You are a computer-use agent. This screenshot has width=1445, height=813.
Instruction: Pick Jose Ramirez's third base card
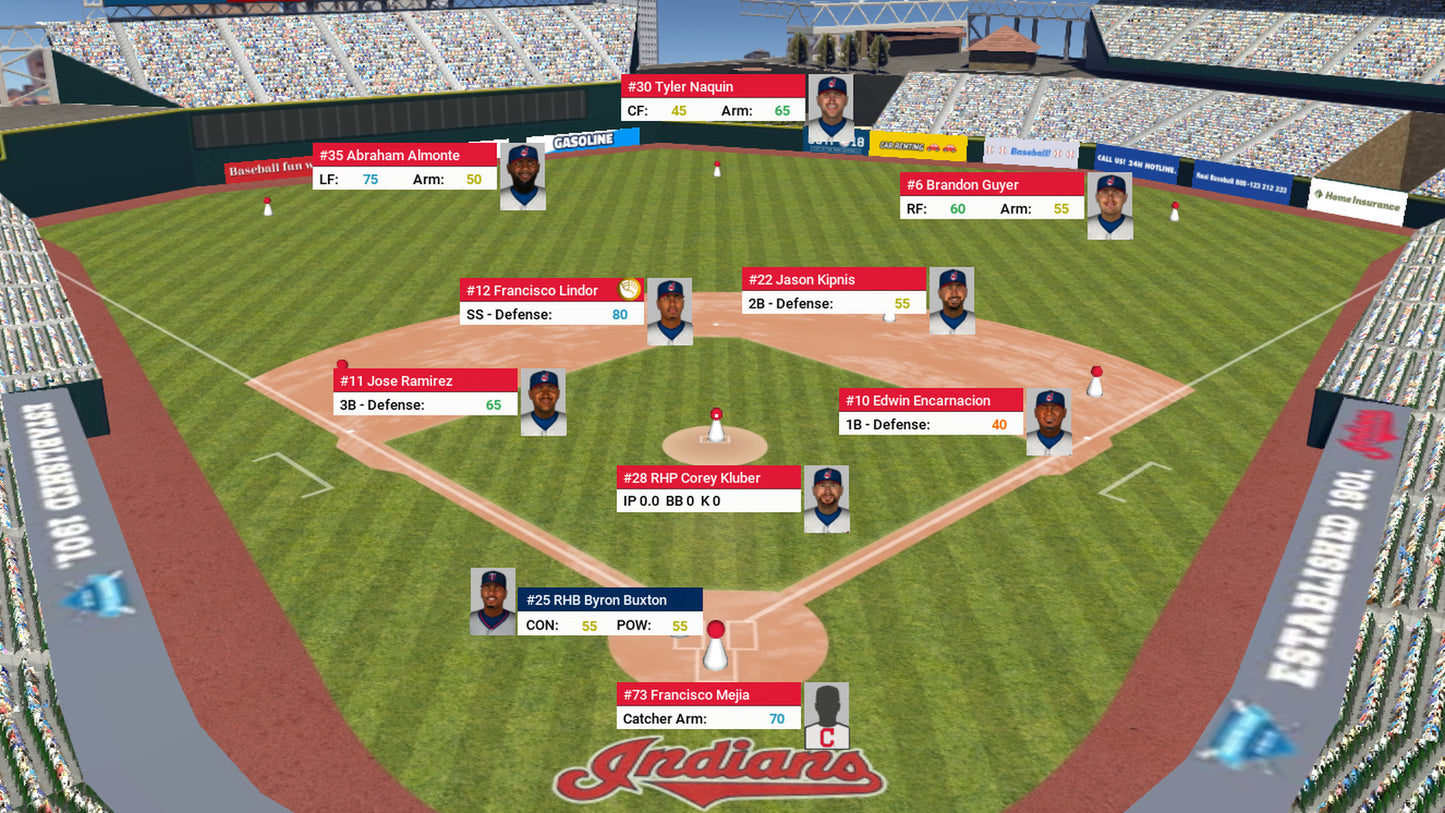425,392
